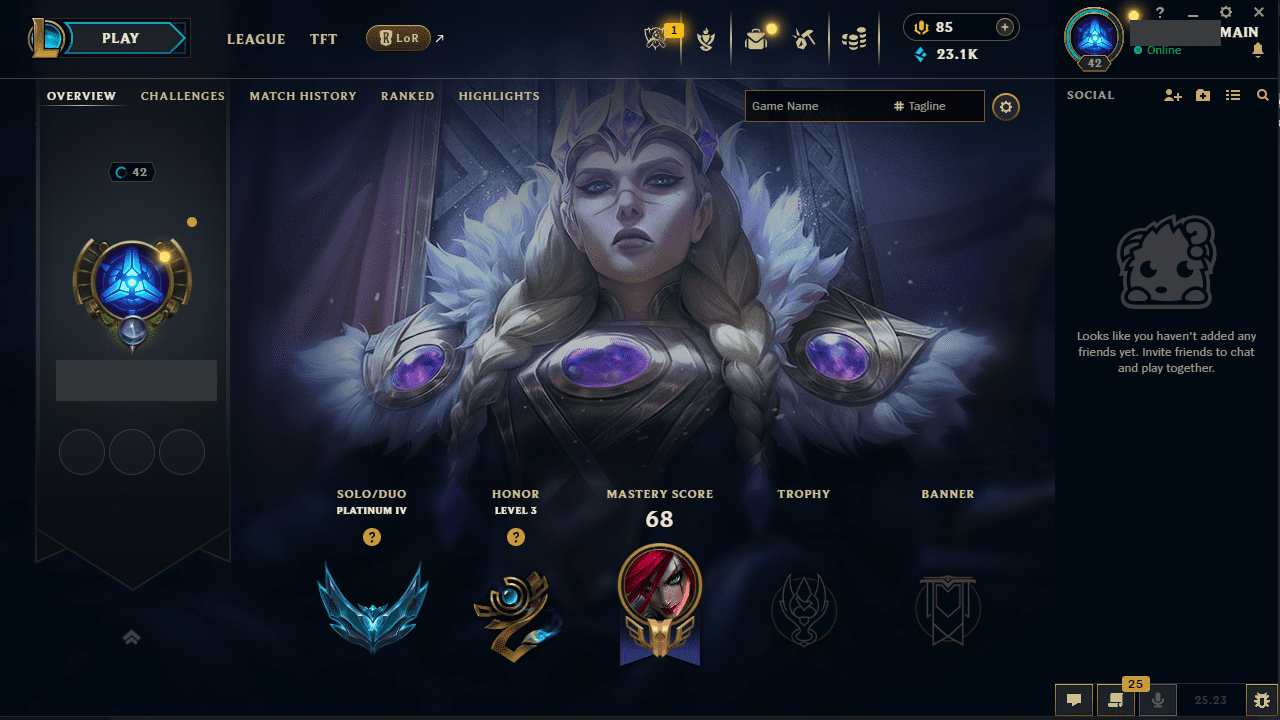Viewport: 1280px width, 720px height.
Task: Open the missions journal icon
Action: point(1115,700)
